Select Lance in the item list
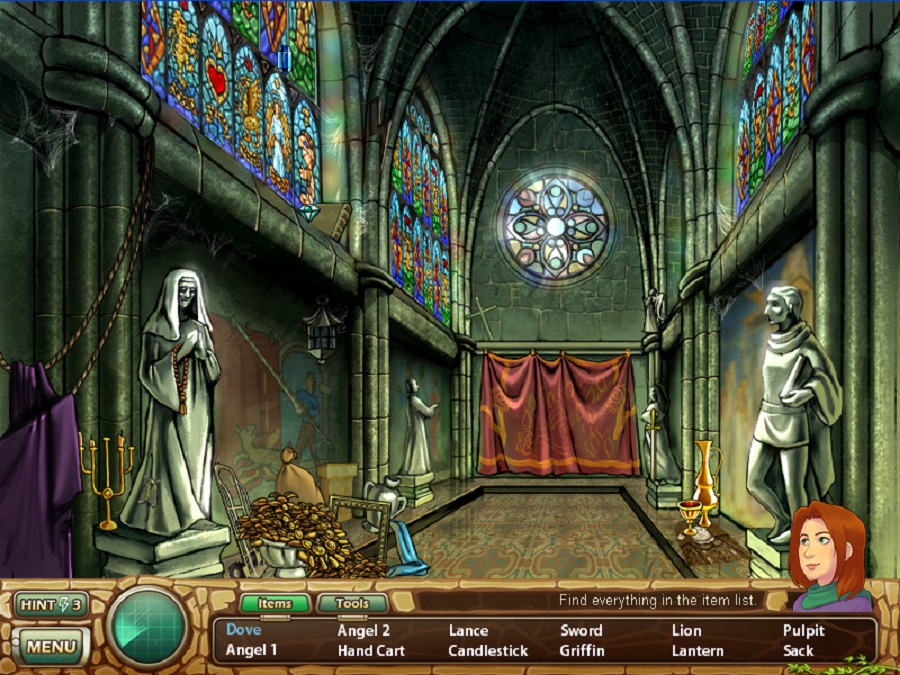This screenshot has height=675, width=900. (468, 630)
